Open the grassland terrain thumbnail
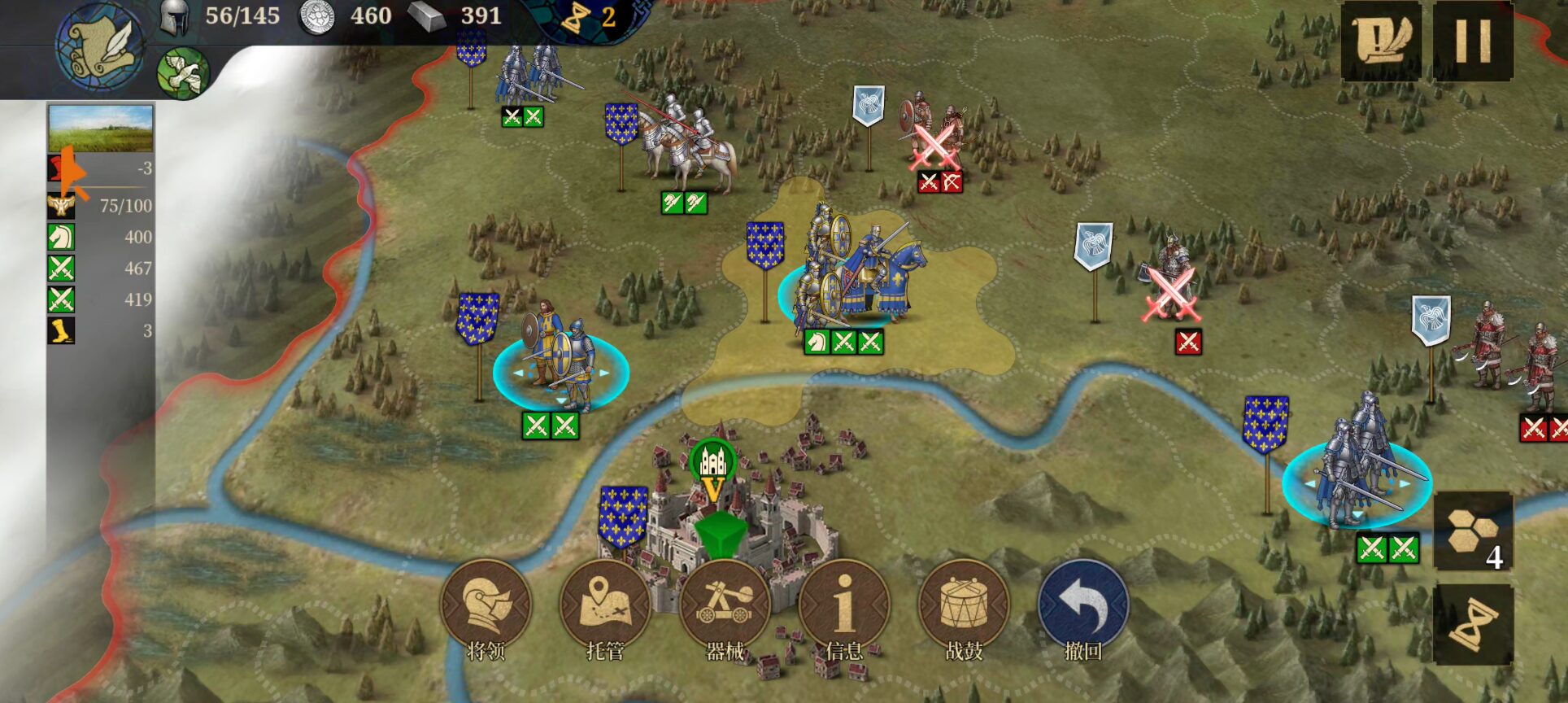Screen dimensions: 1568x703 [101, 129]
